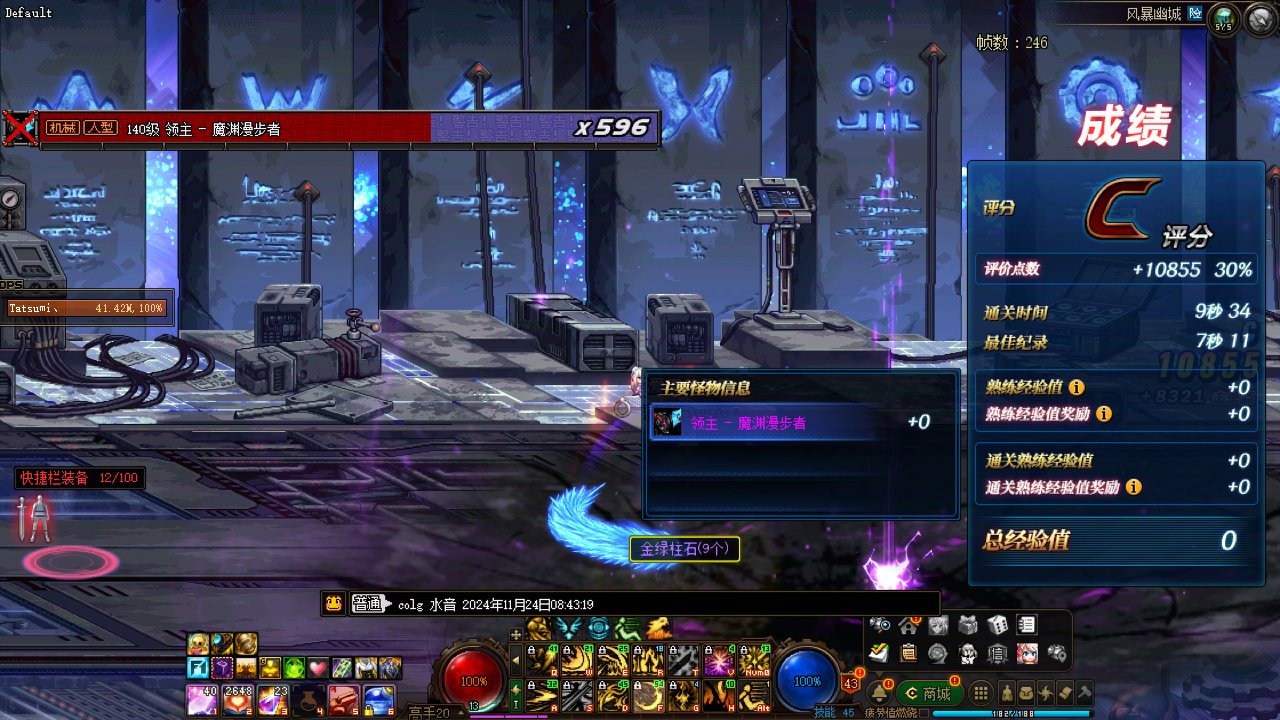Open the checklist icon with green checkmark
This screenshot has width=1280, height=720.
coord(879,654)
